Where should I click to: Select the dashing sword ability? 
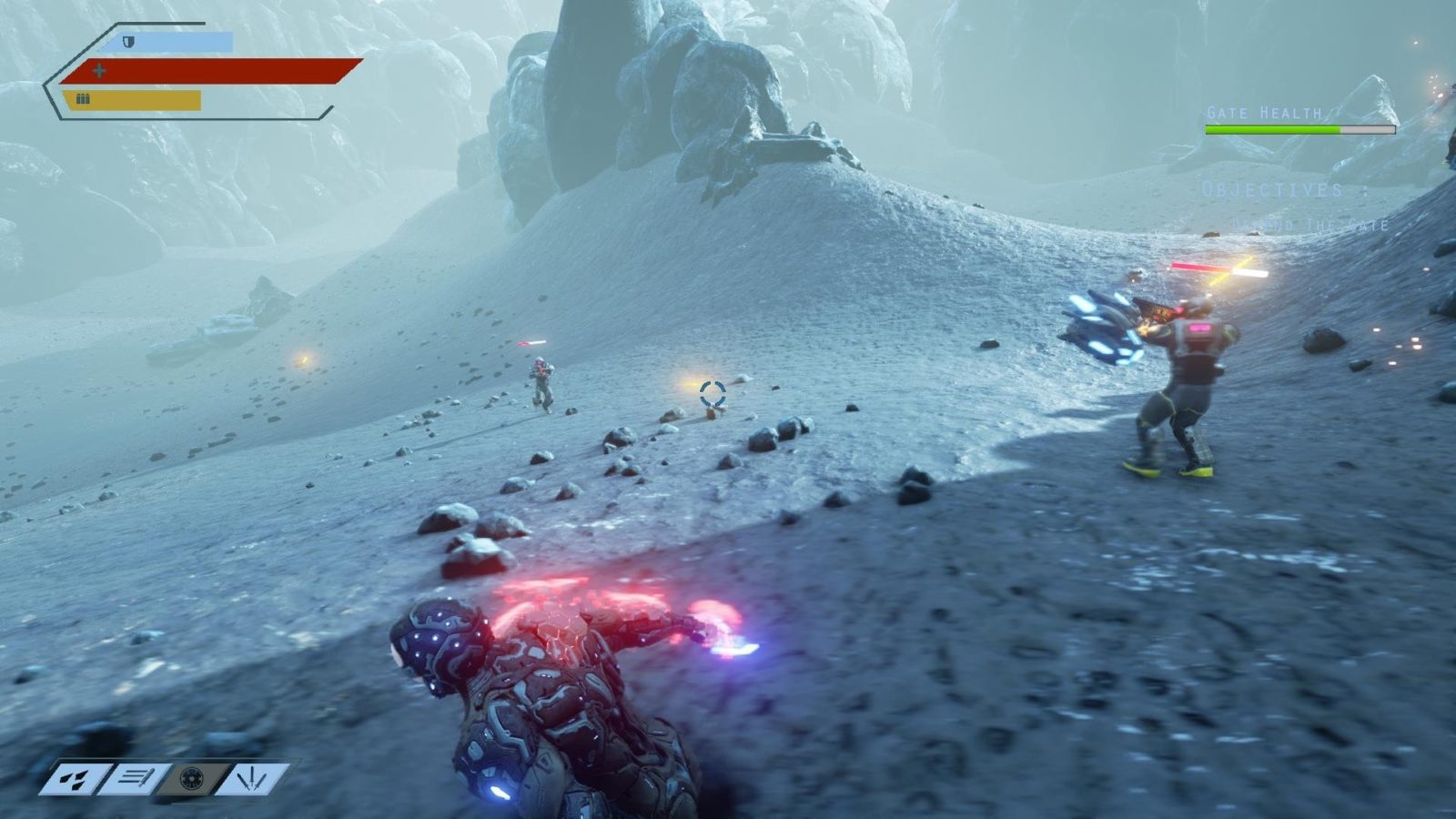click(x=134, y=780)
